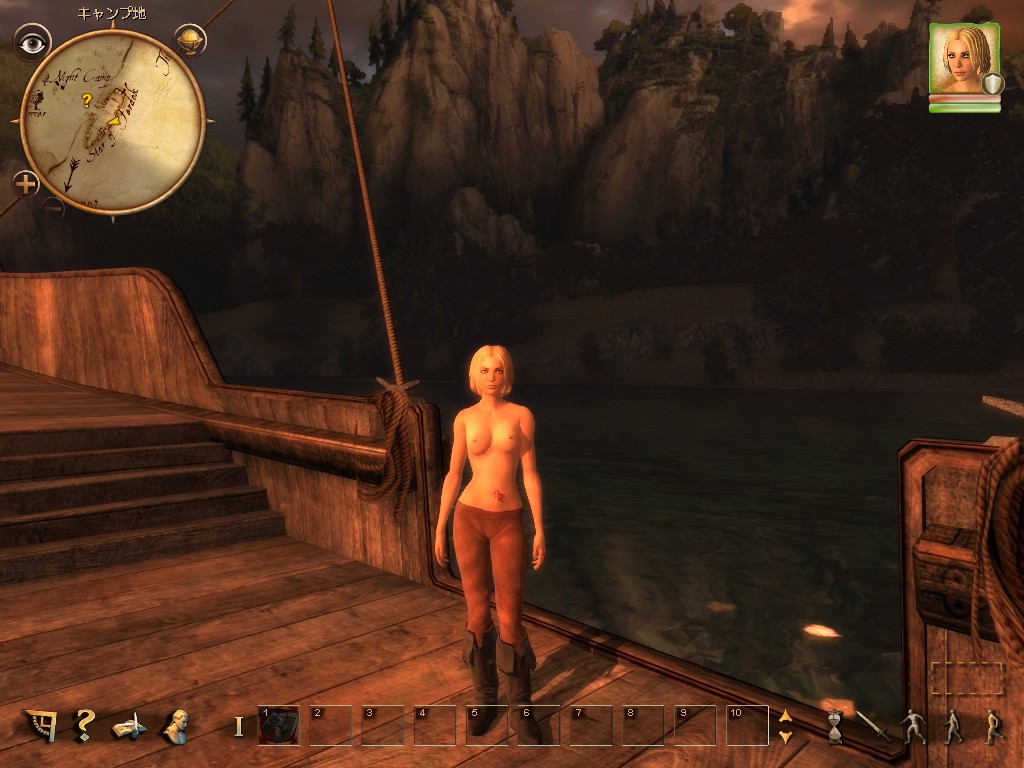The height and width of the screenshot is (768, 1024).
Task: Click the yellow question mark on minimap
Action: 87,100
